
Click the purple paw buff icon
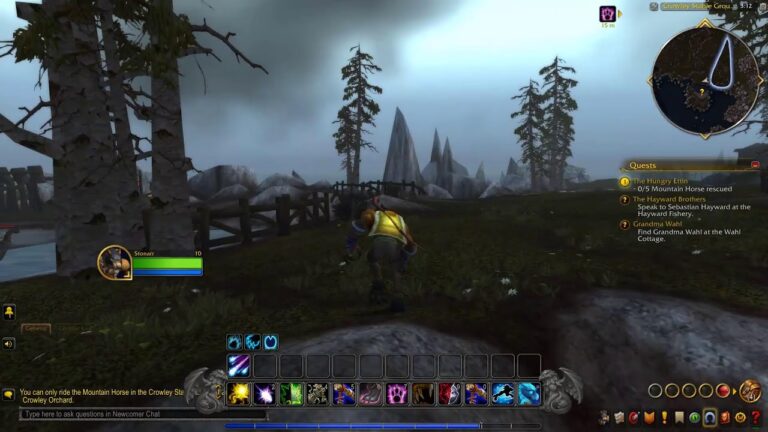tap(607, 14)
